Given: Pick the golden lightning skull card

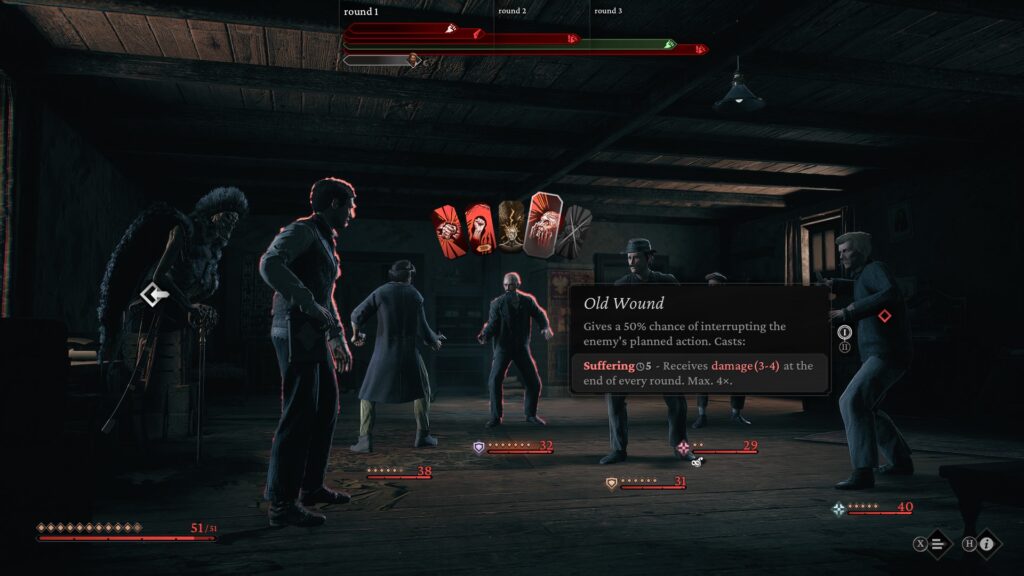Looking at the screenshot, I should 511,226.
